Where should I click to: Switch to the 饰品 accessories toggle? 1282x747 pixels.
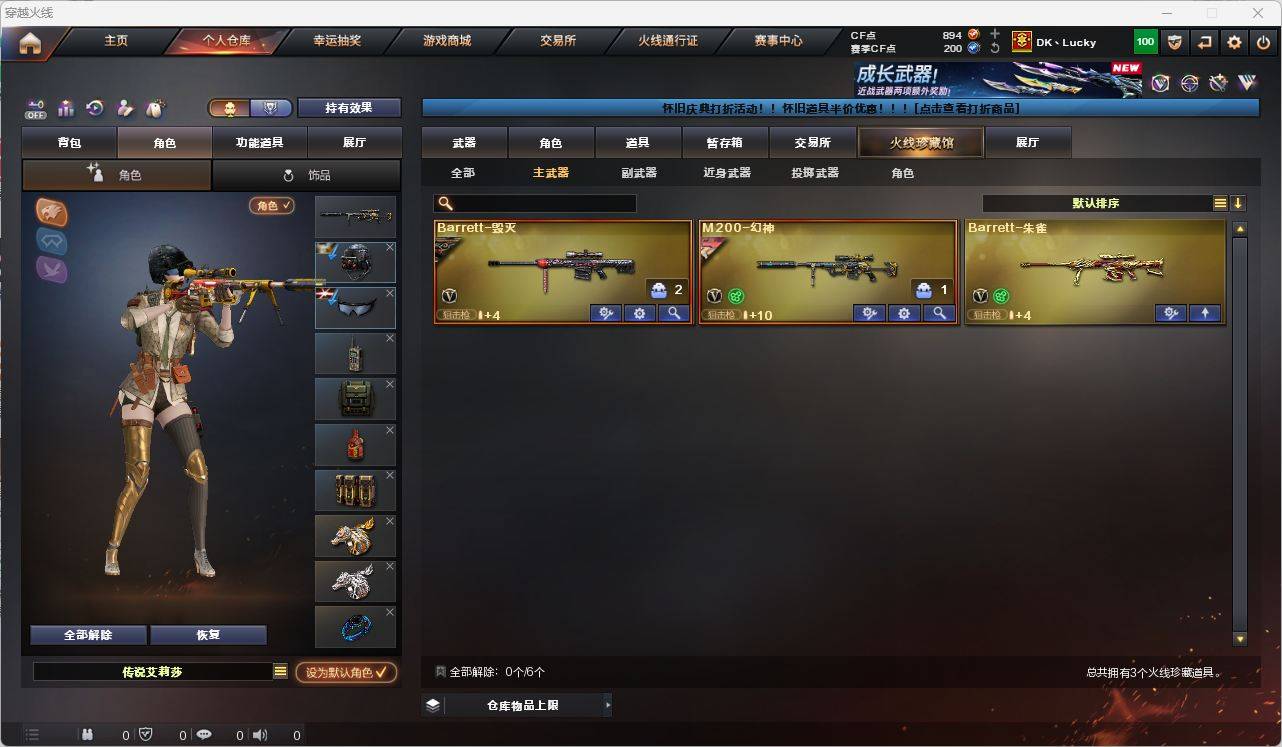tap(307, 175)
